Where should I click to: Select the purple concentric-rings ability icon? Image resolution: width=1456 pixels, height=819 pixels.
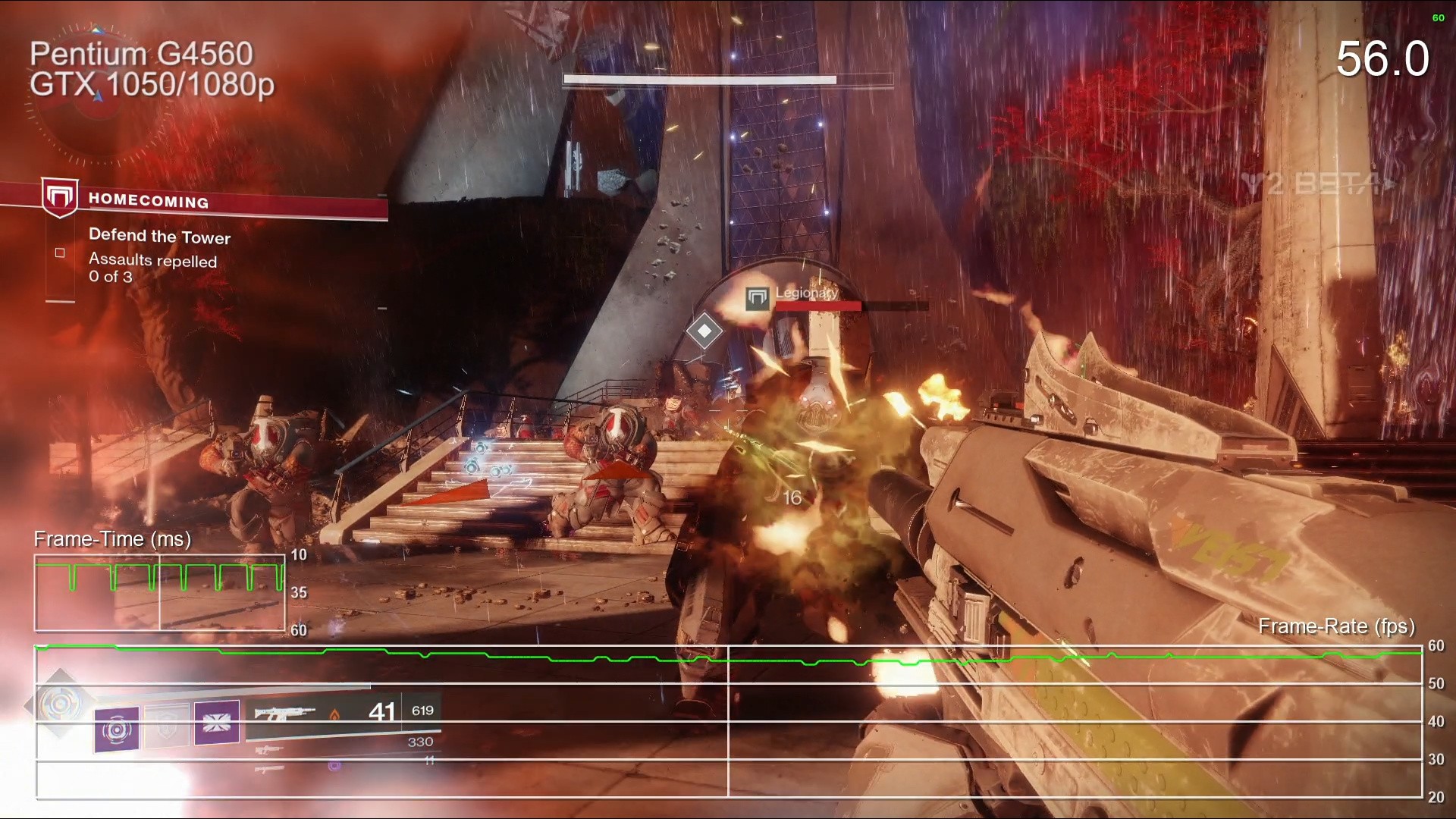117,730
